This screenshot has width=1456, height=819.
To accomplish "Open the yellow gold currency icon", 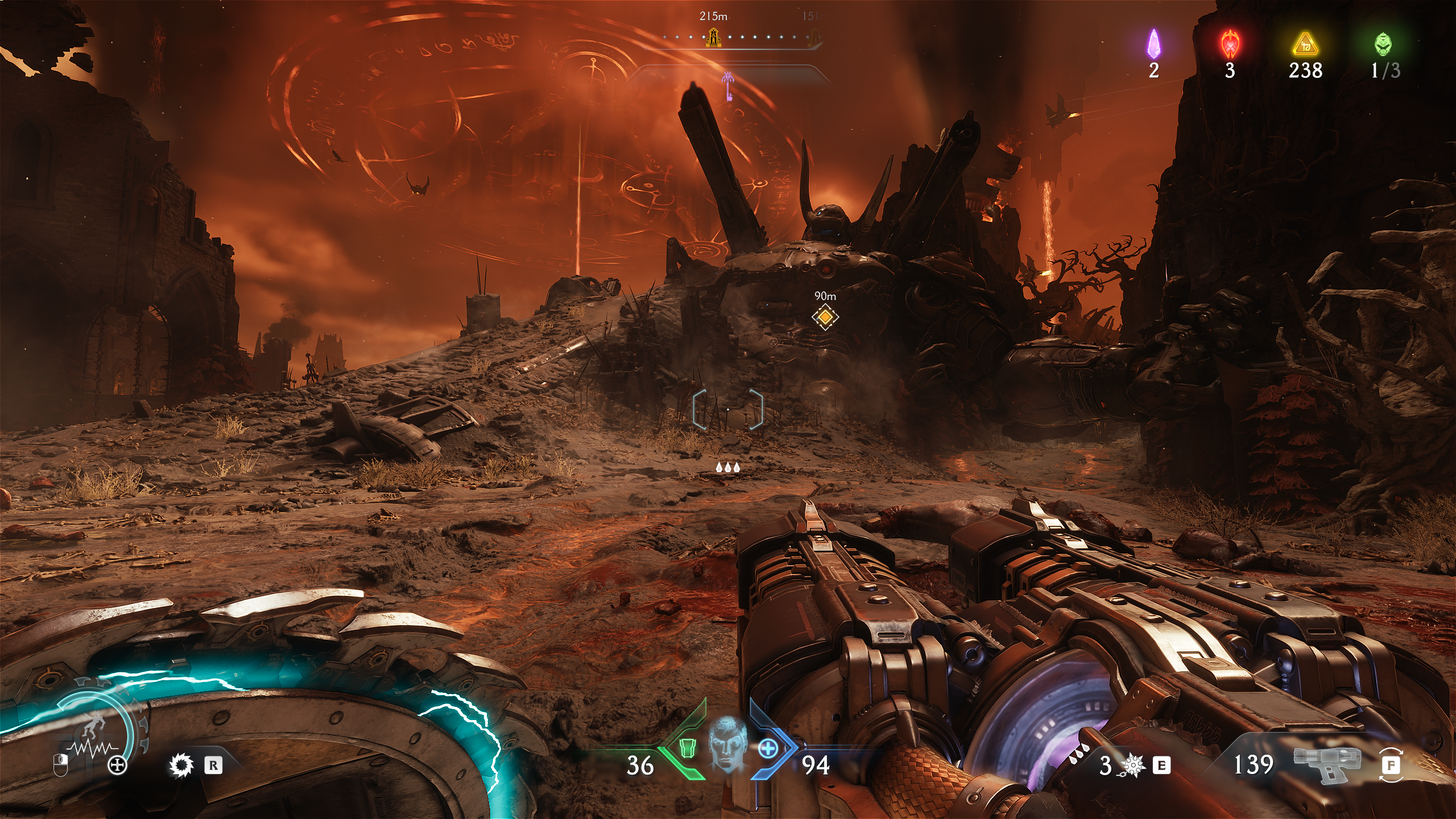I will 1305,44.
